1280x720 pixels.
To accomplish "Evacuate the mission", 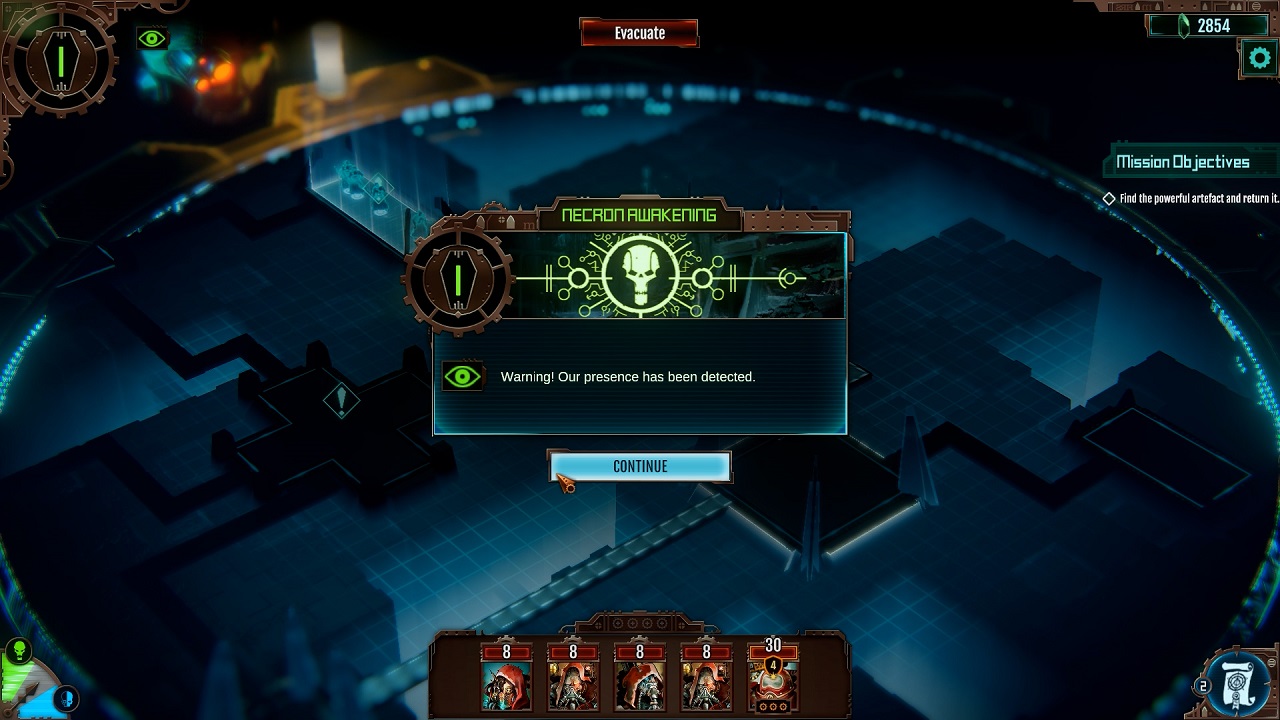I will coord(639,33).
